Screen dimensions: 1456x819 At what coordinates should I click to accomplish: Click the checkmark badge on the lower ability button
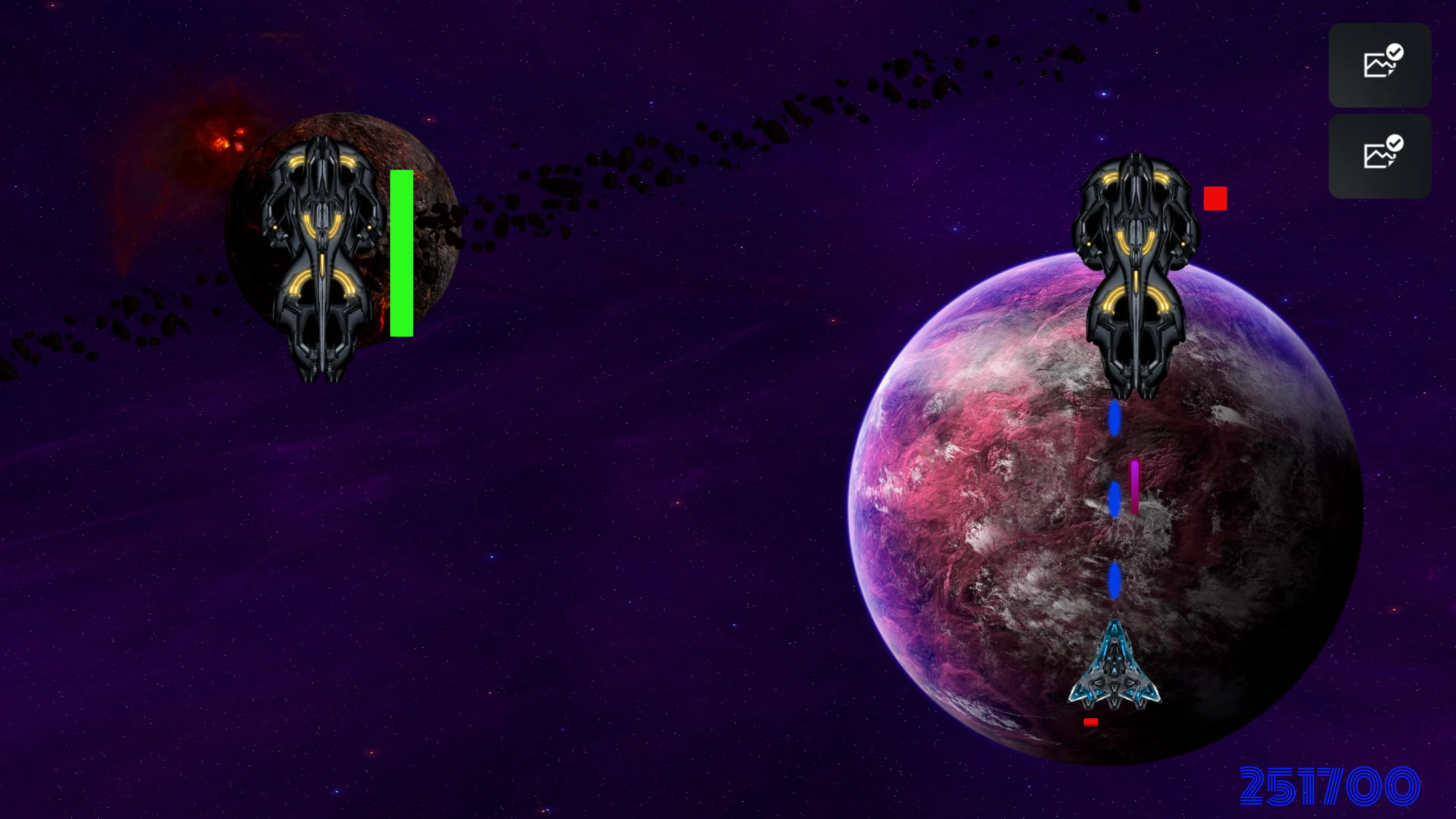coord(1395,144)
